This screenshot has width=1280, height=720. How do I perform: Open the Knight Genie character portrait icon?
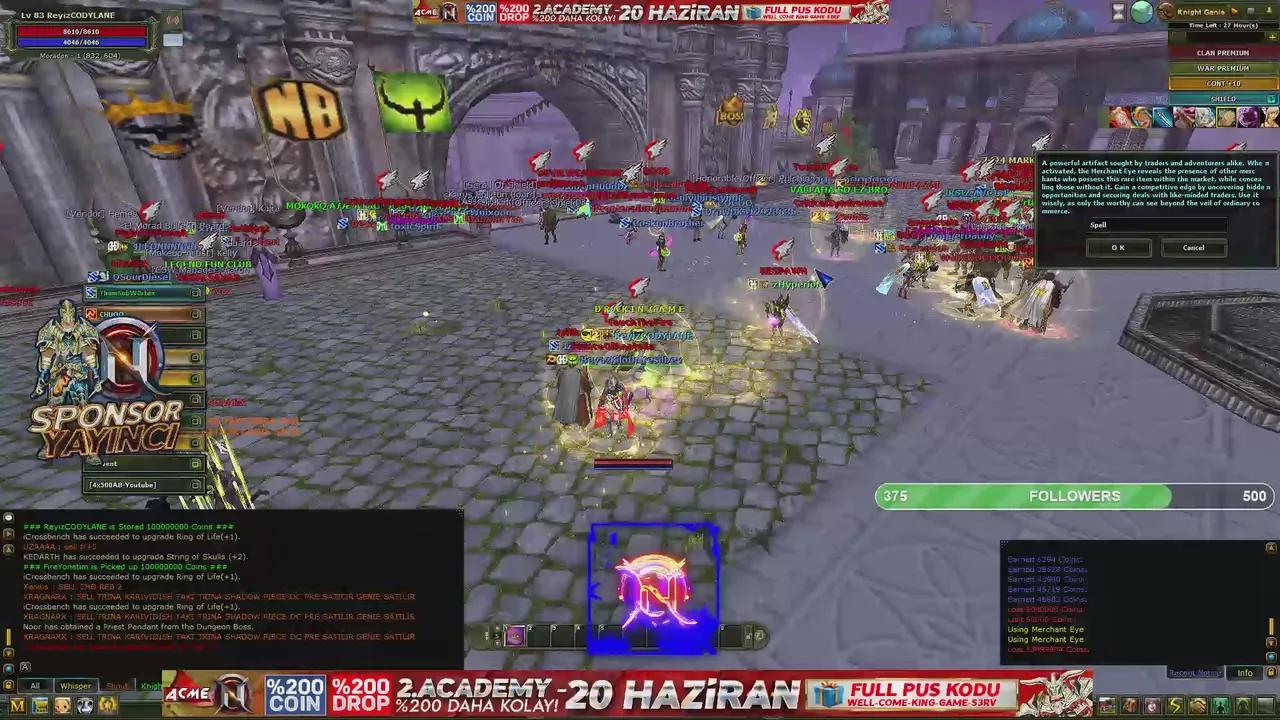coord(1166,11)
